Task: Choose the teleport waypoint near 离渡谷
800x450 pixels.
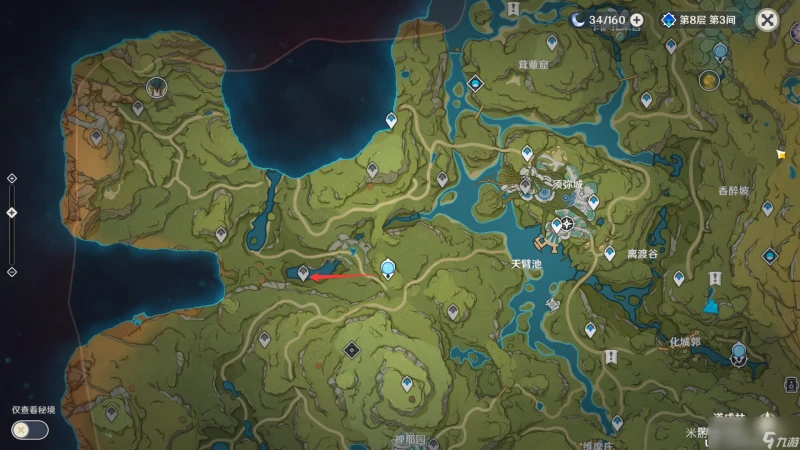Action: pyautogui.click(x=610, y=254)
